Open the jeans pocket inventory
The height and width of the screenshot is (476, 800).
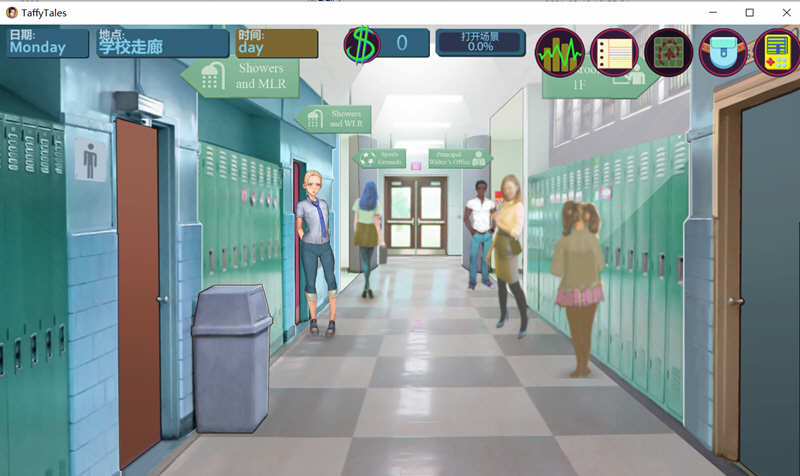click(x=723, y=52)
